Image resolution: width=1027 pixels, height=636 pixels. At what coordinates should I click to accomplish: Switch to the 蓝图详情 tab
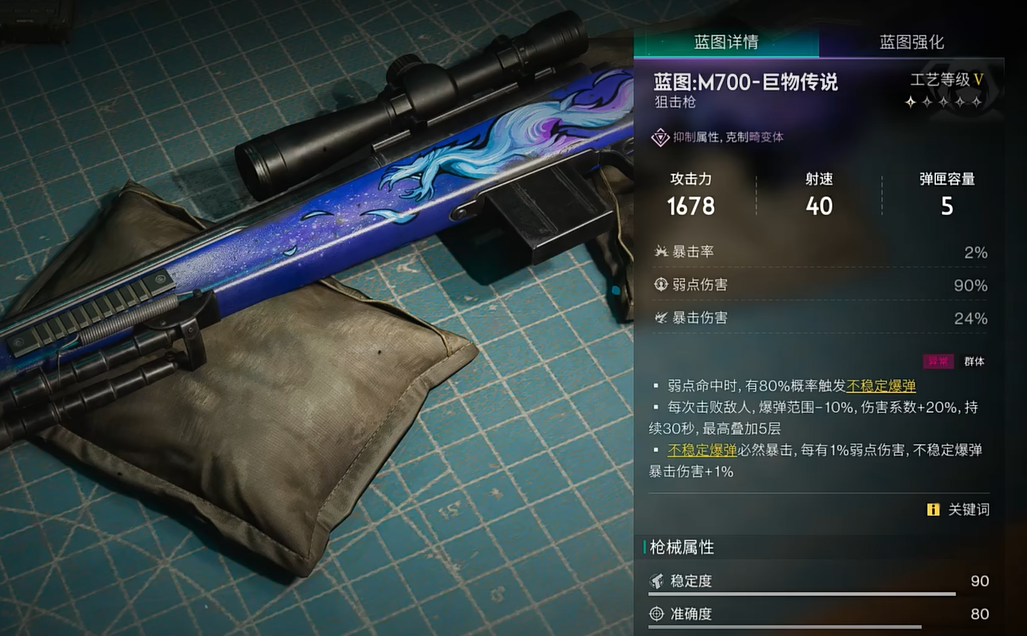coord(726,42)
